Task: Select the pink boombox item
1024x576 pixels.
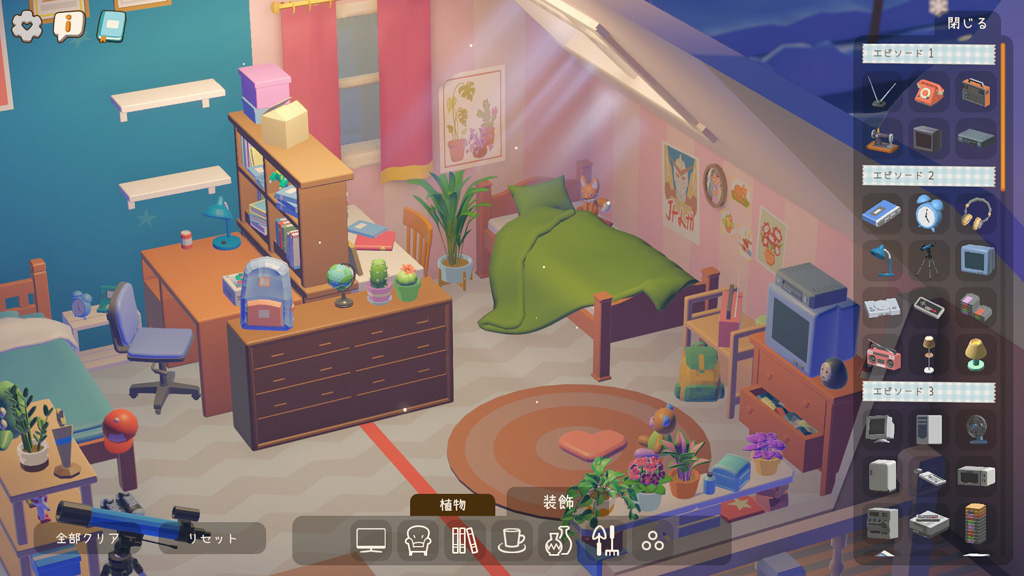Action: pos(882,353)
